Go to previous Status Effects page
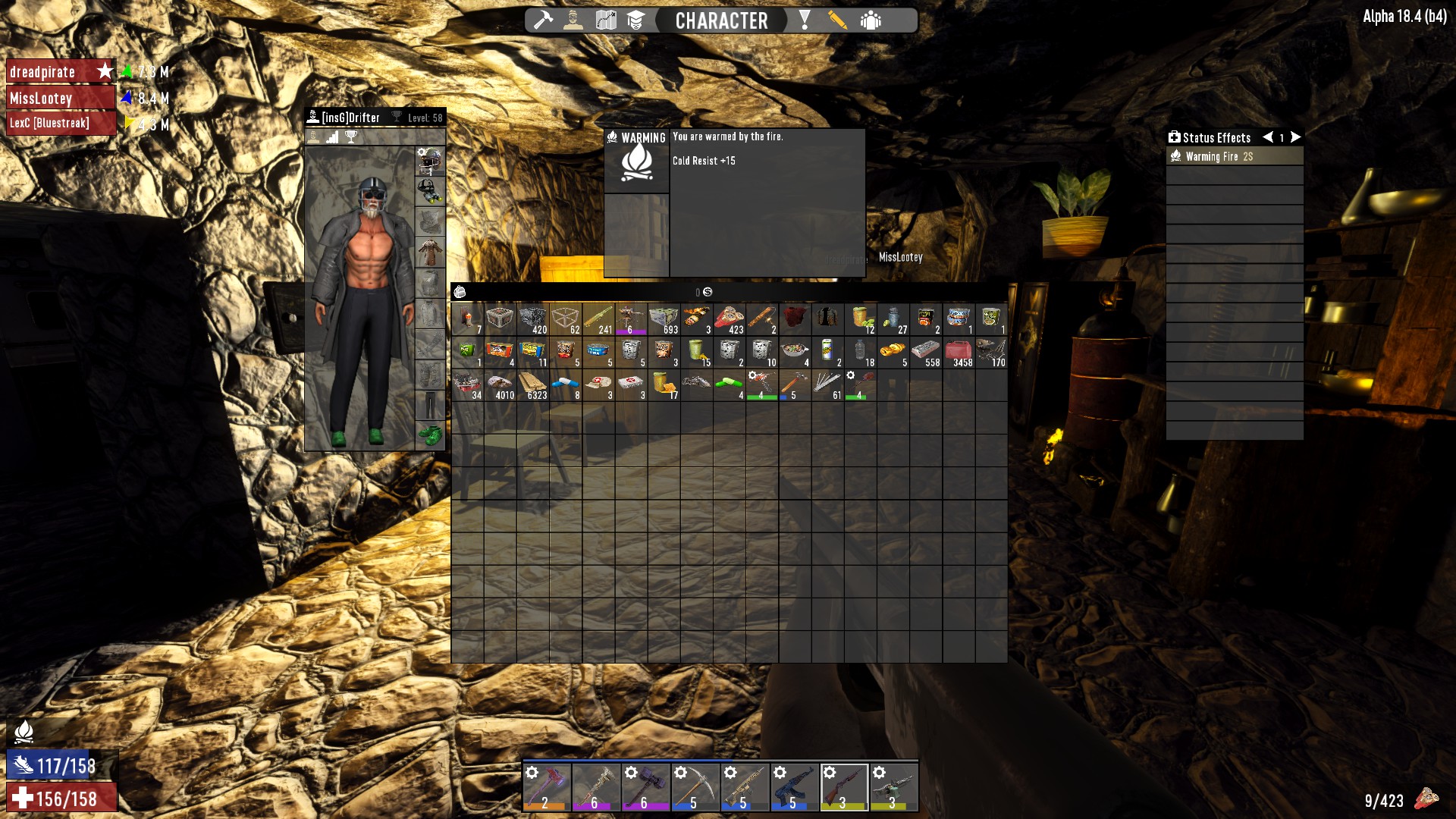1456x819 pixels. (x=1267, y=137)
